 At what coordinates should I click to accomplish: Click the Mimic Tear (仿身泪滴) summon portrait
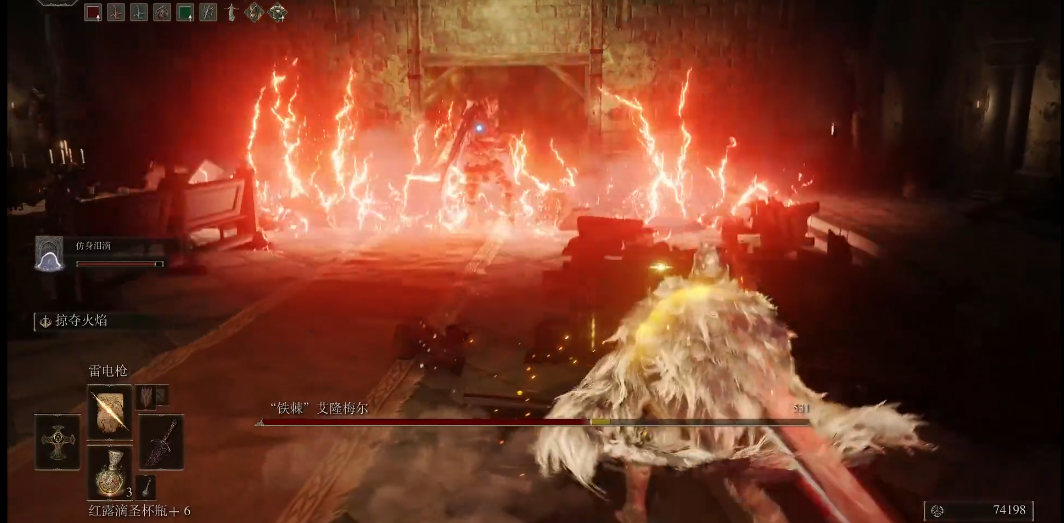coord(50,253)
